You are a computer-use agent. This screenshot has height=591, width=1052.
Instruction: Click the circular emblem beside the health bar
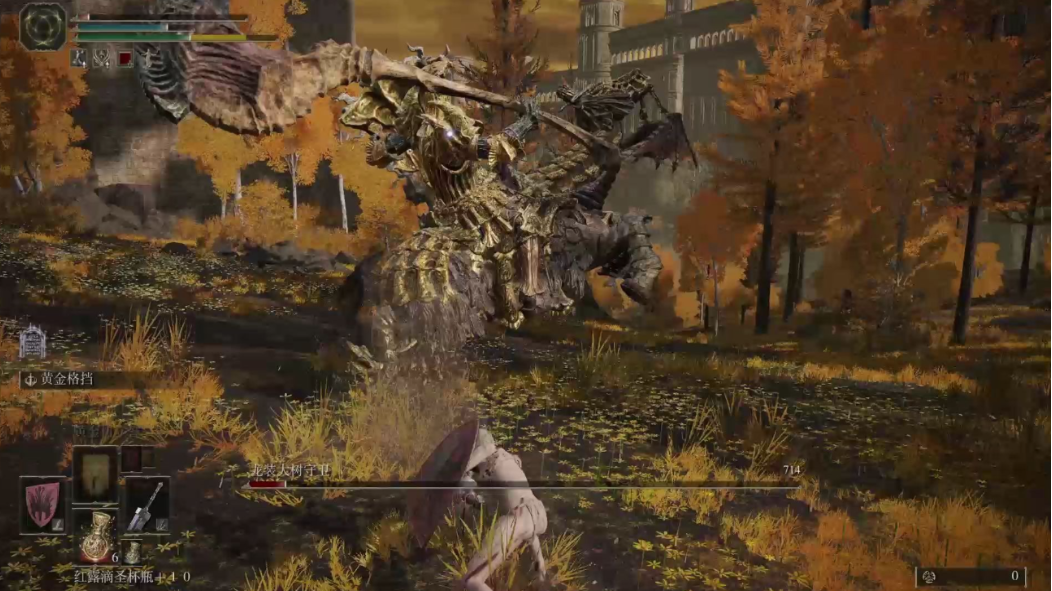pos(43,26)
